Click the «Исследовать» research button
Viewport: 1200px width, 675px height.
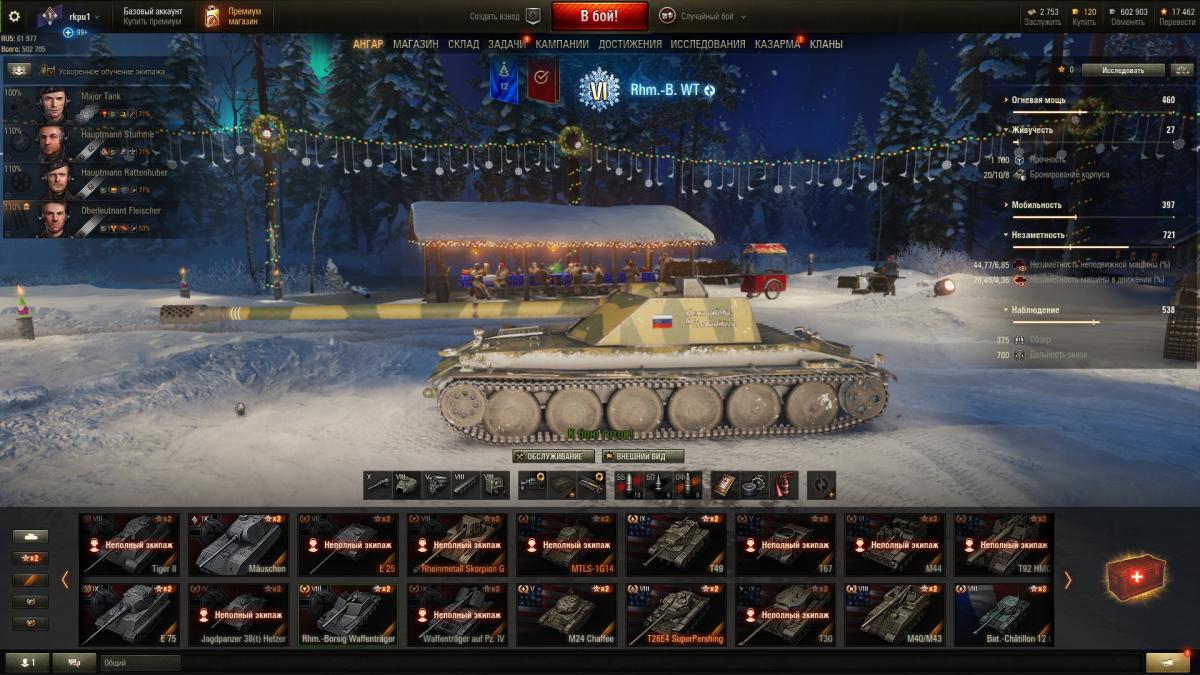(1120, 70)
